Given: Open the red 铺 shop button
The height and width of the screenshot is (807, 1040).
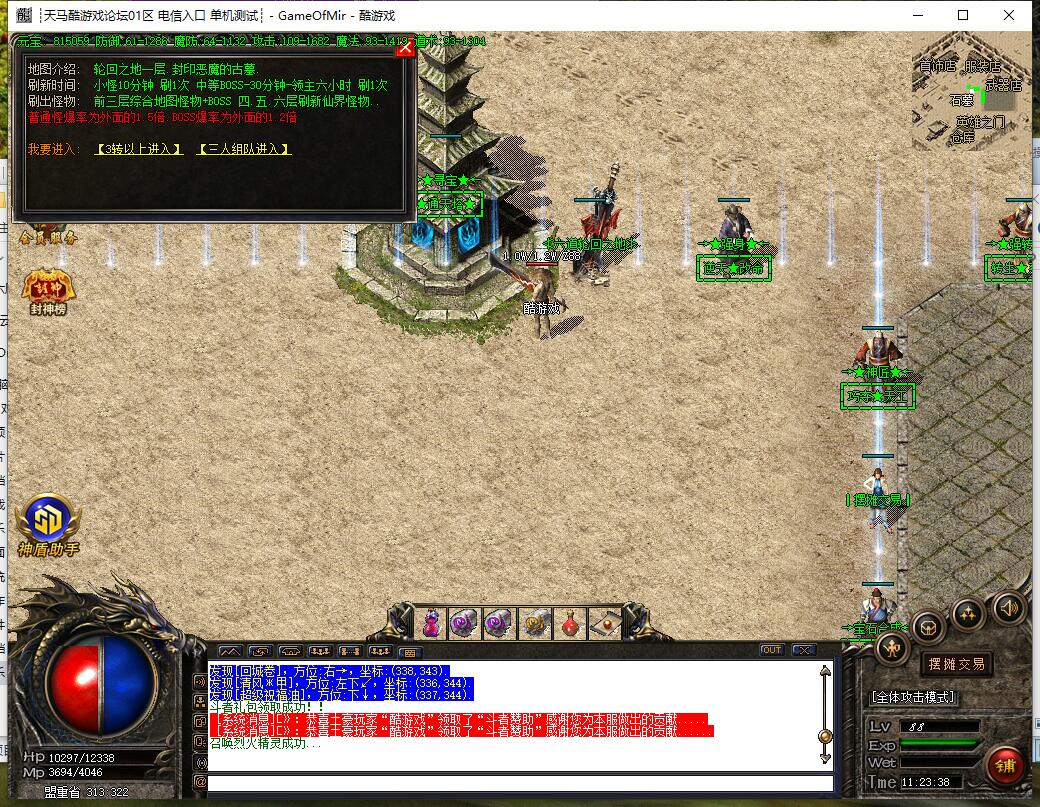Looking at the screenshot, I should (x=1004, y=767).
